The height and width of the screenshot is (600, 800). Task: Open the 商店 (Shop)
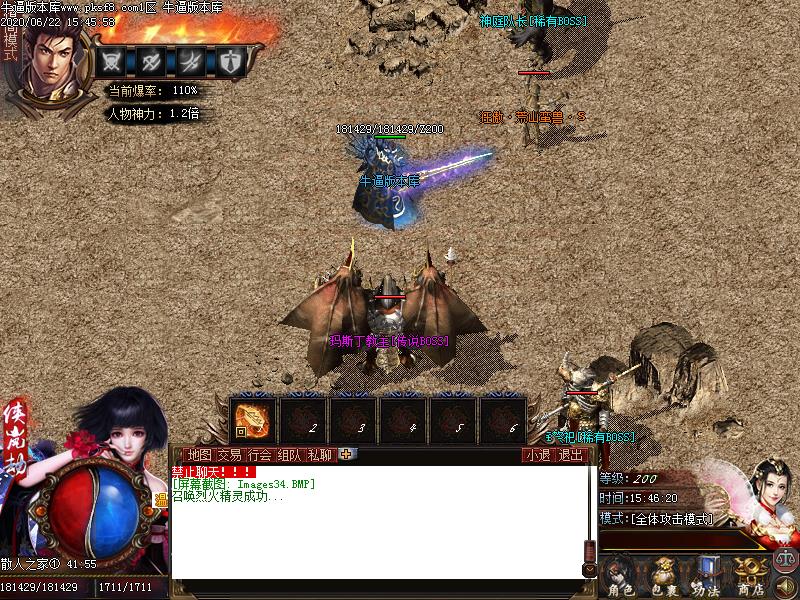(749, 577)
